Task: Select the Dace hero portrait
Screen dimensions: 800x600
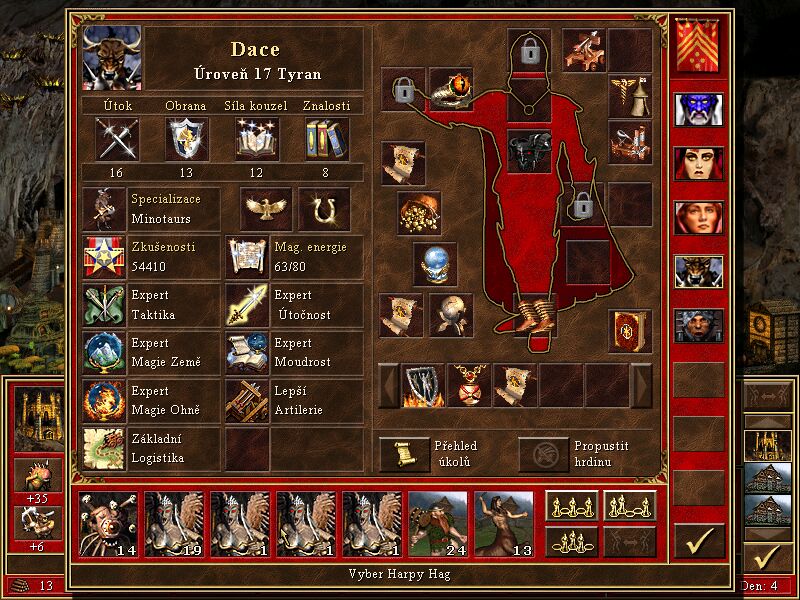Action: [111, 58]
